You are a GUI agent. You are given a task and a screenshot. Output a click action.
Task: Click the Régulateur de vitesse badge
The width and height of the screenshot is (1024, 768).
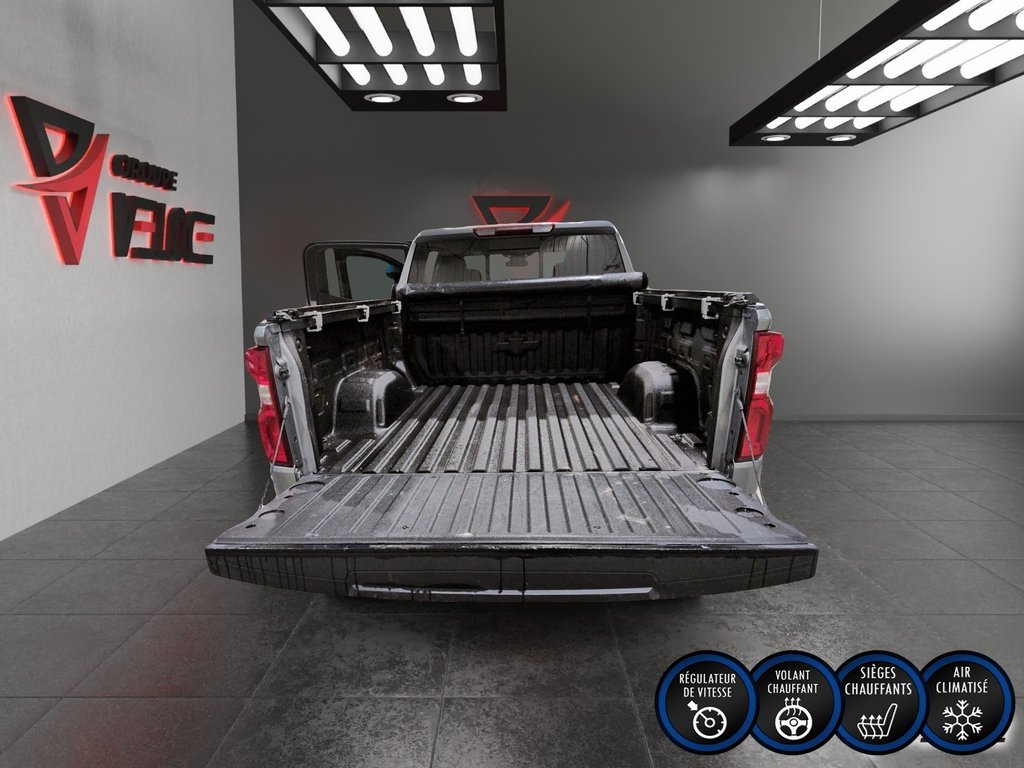tap(704, 702)
